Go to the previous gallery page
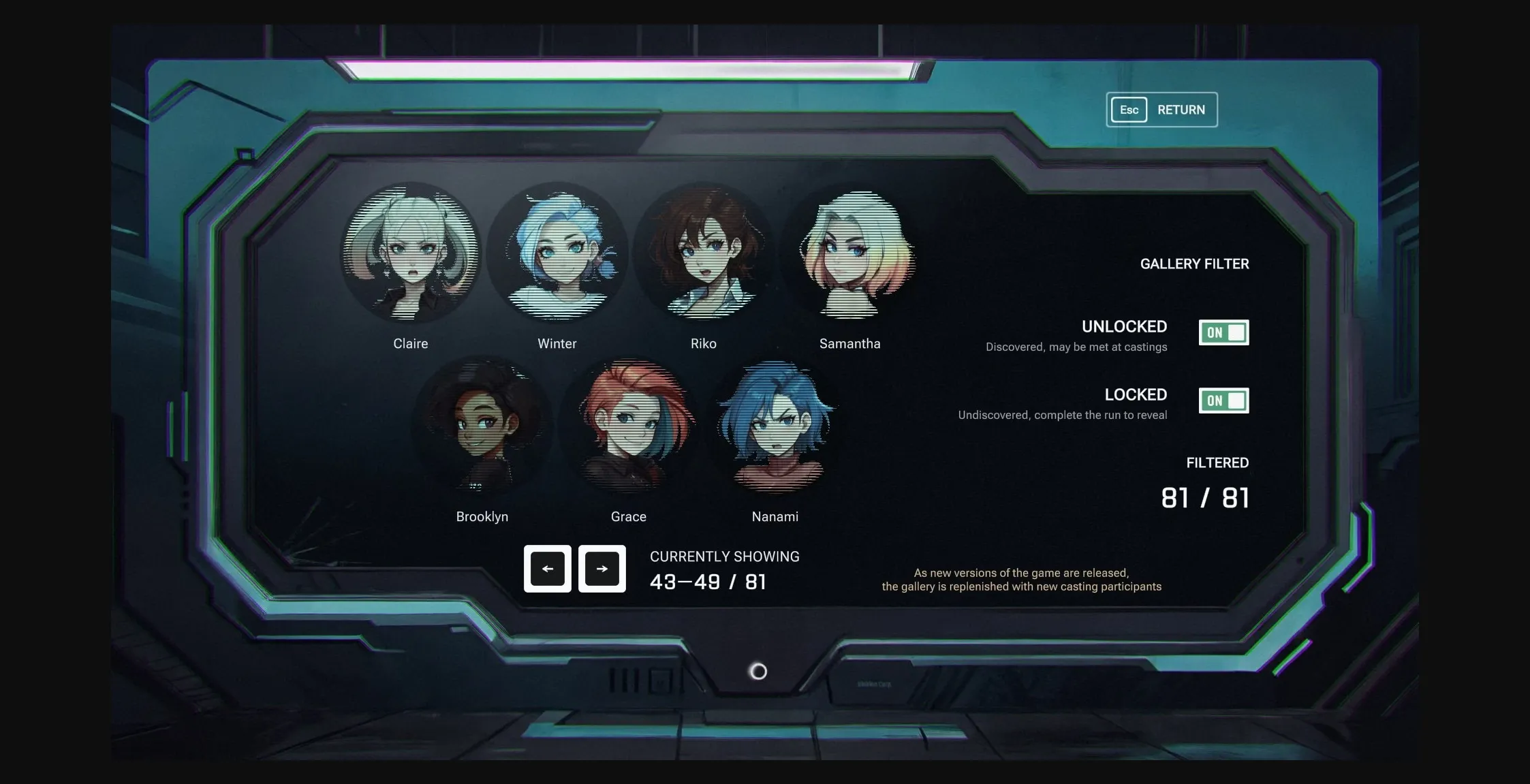 (547, 568)
